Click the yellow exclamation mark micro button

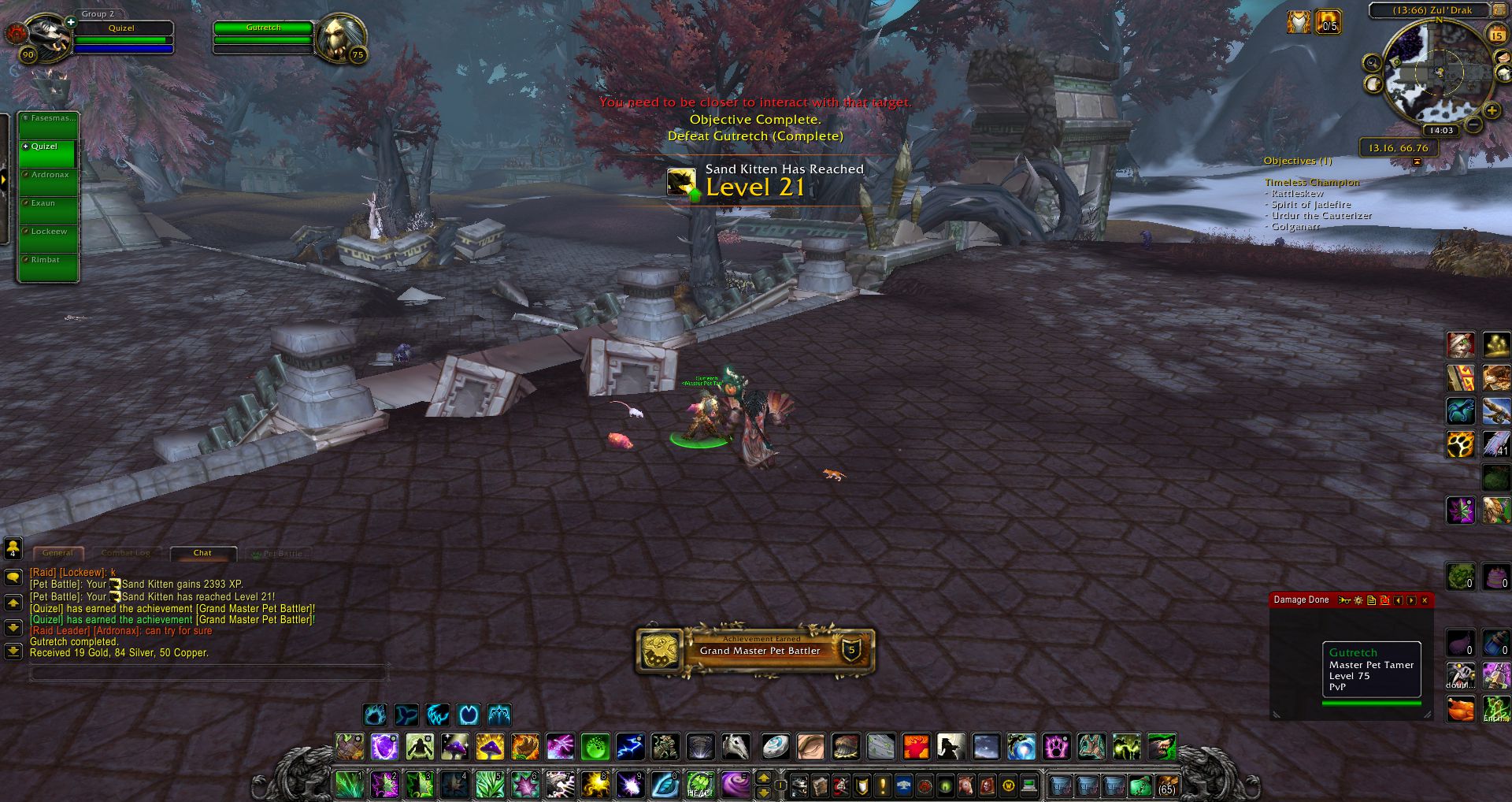click(x=882, y=785)
